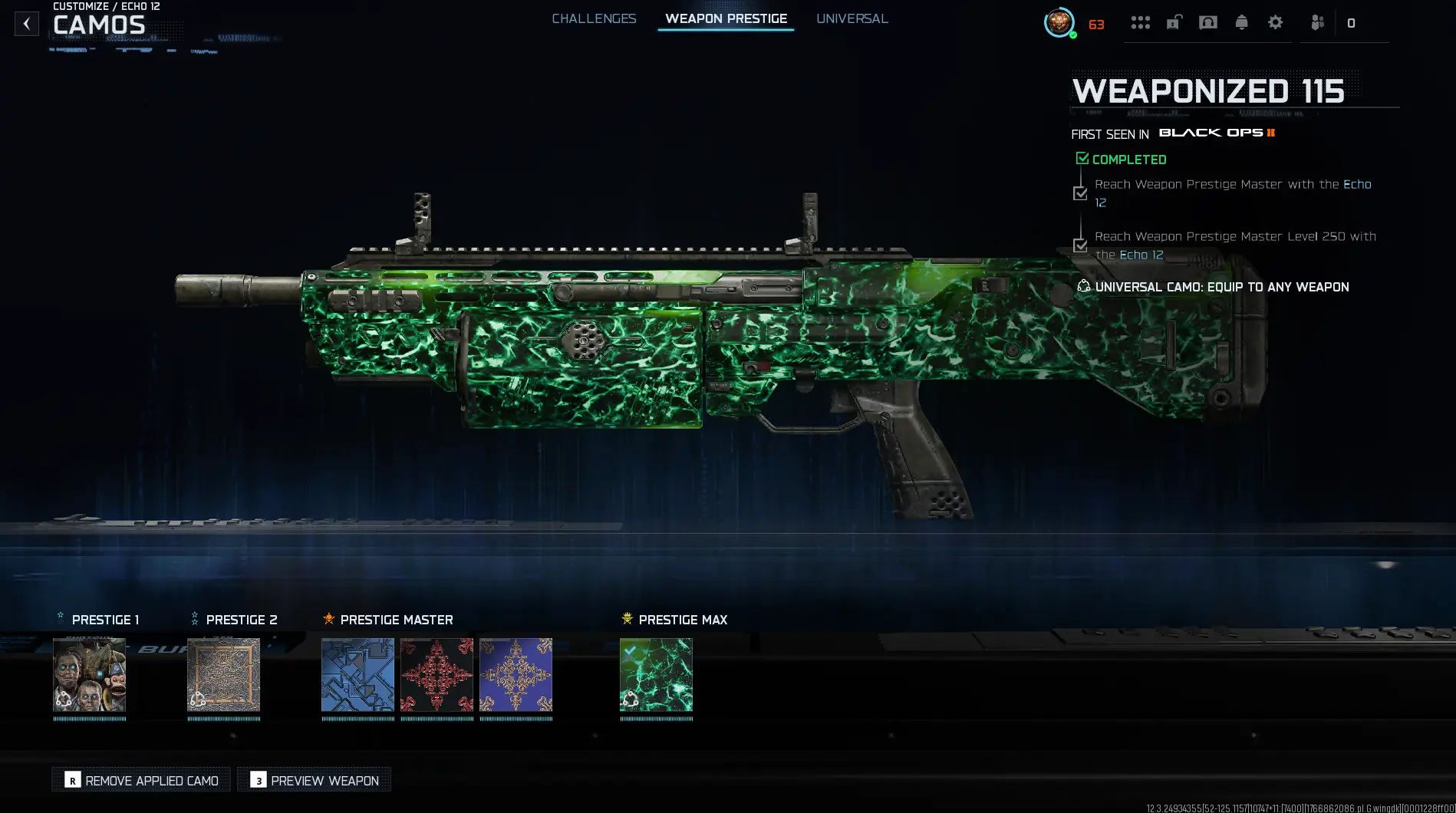
Task: Open the grid menu of dots icon
Action: coord(1140,23)
